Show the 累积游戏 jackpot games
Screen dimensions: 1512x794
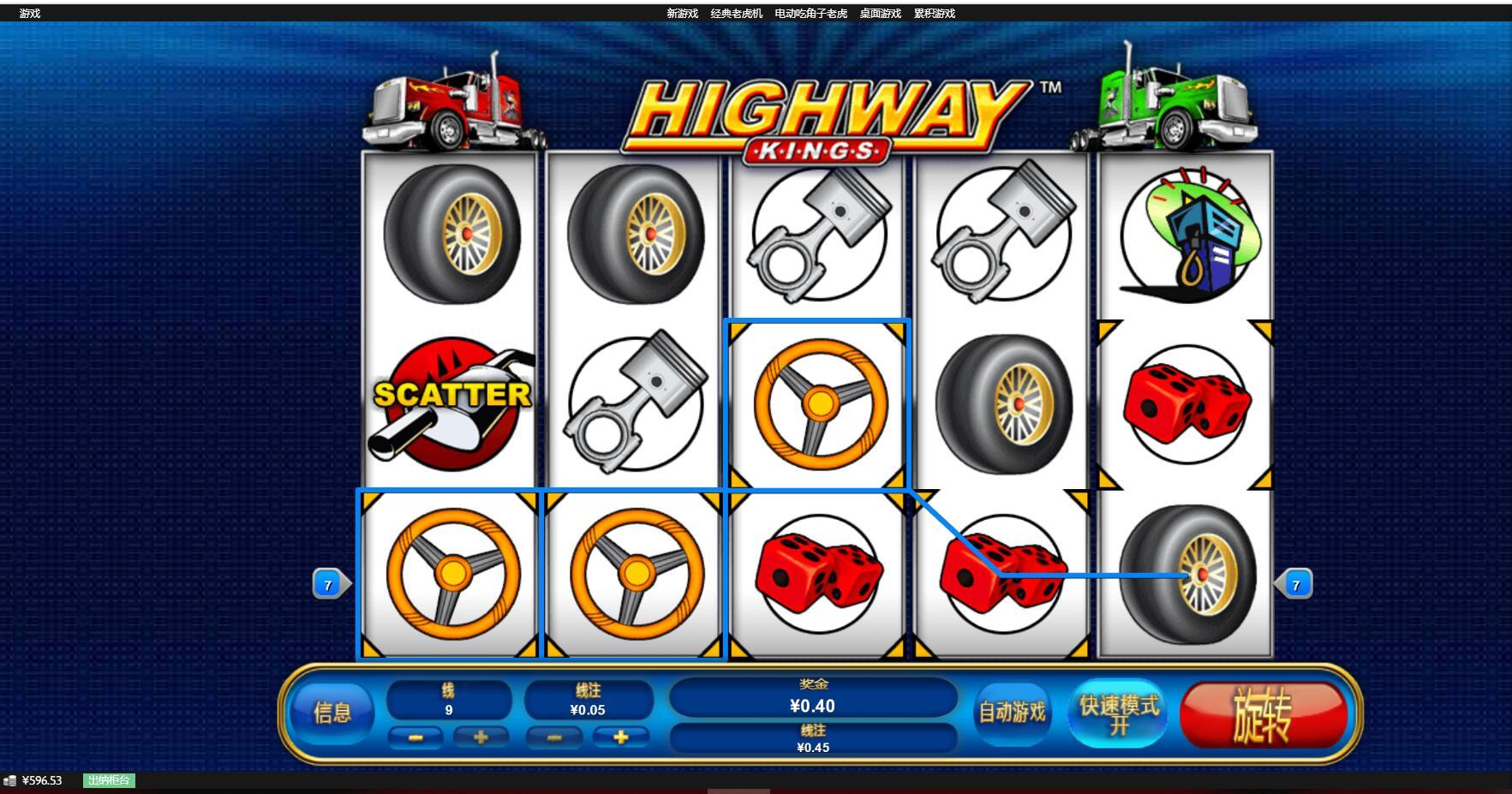pyautogui.click(x=934, y=14)
